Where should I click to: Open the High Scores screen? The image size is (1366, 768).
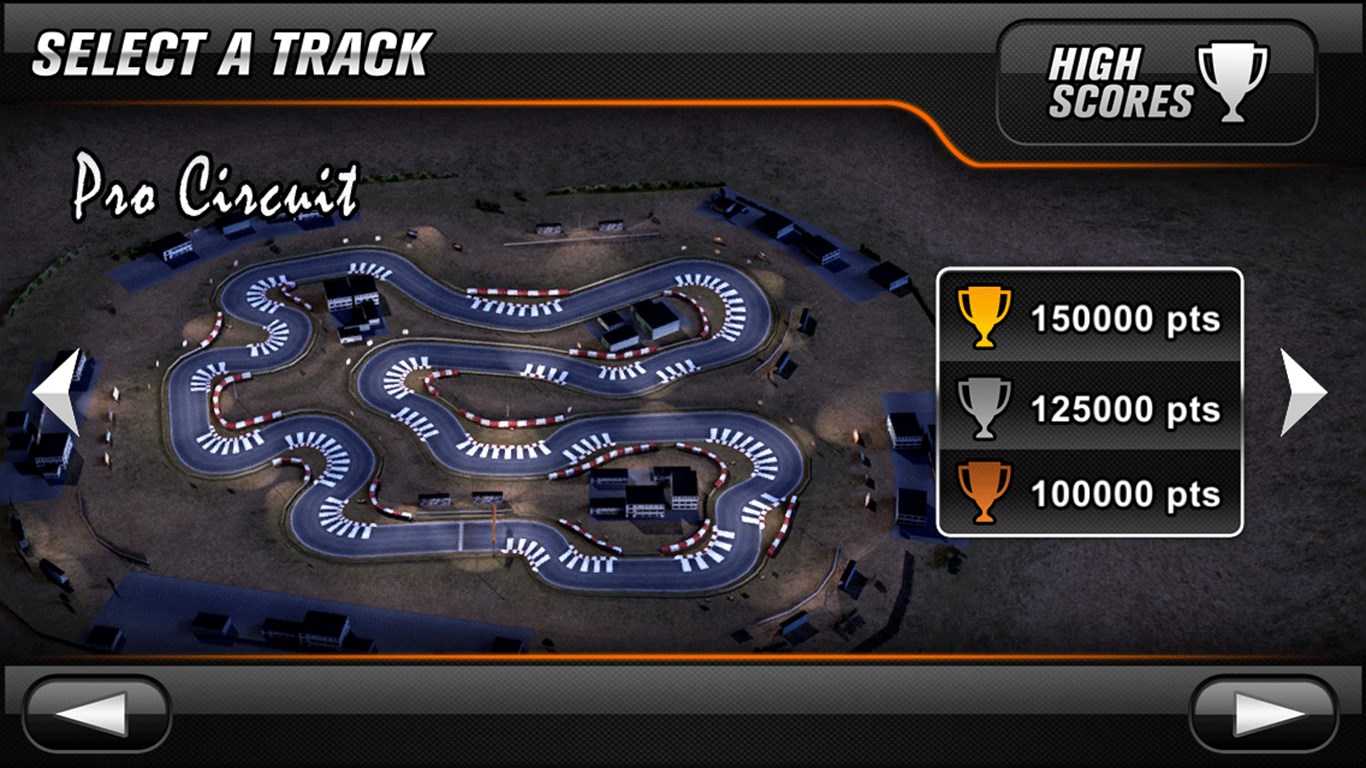click(1156, 84)
